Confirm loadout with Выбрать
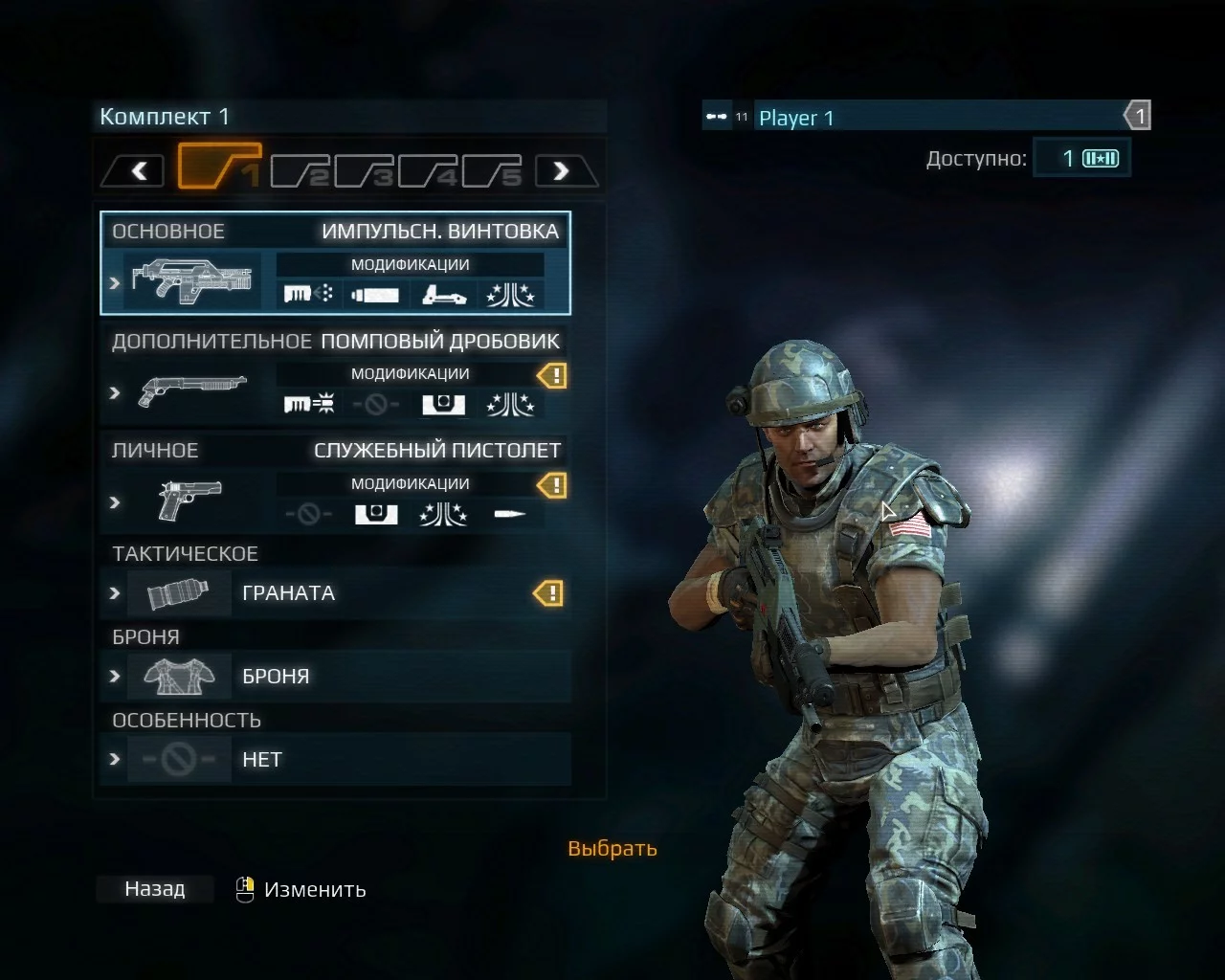The height and width of the screenshot is (980, 1225). (612, 849)
